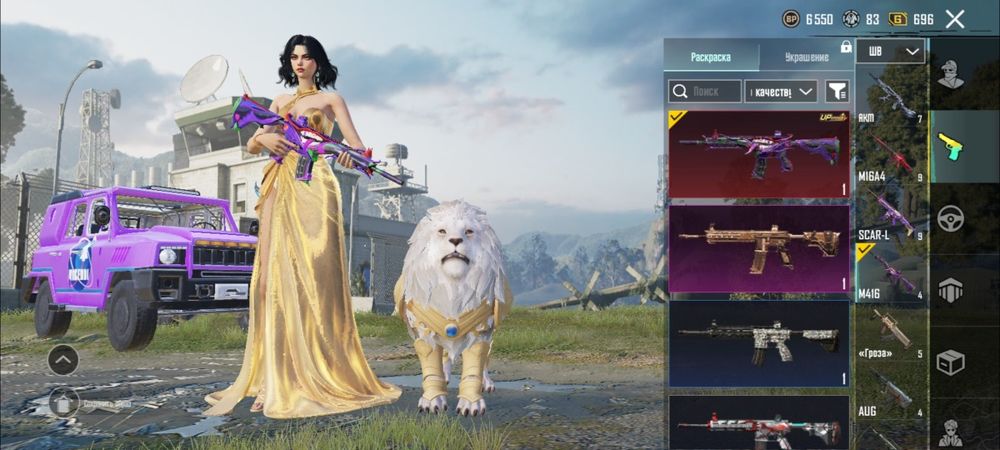Click the funnel filter button
Viewport: 1000px width, 450px height.
838,91
